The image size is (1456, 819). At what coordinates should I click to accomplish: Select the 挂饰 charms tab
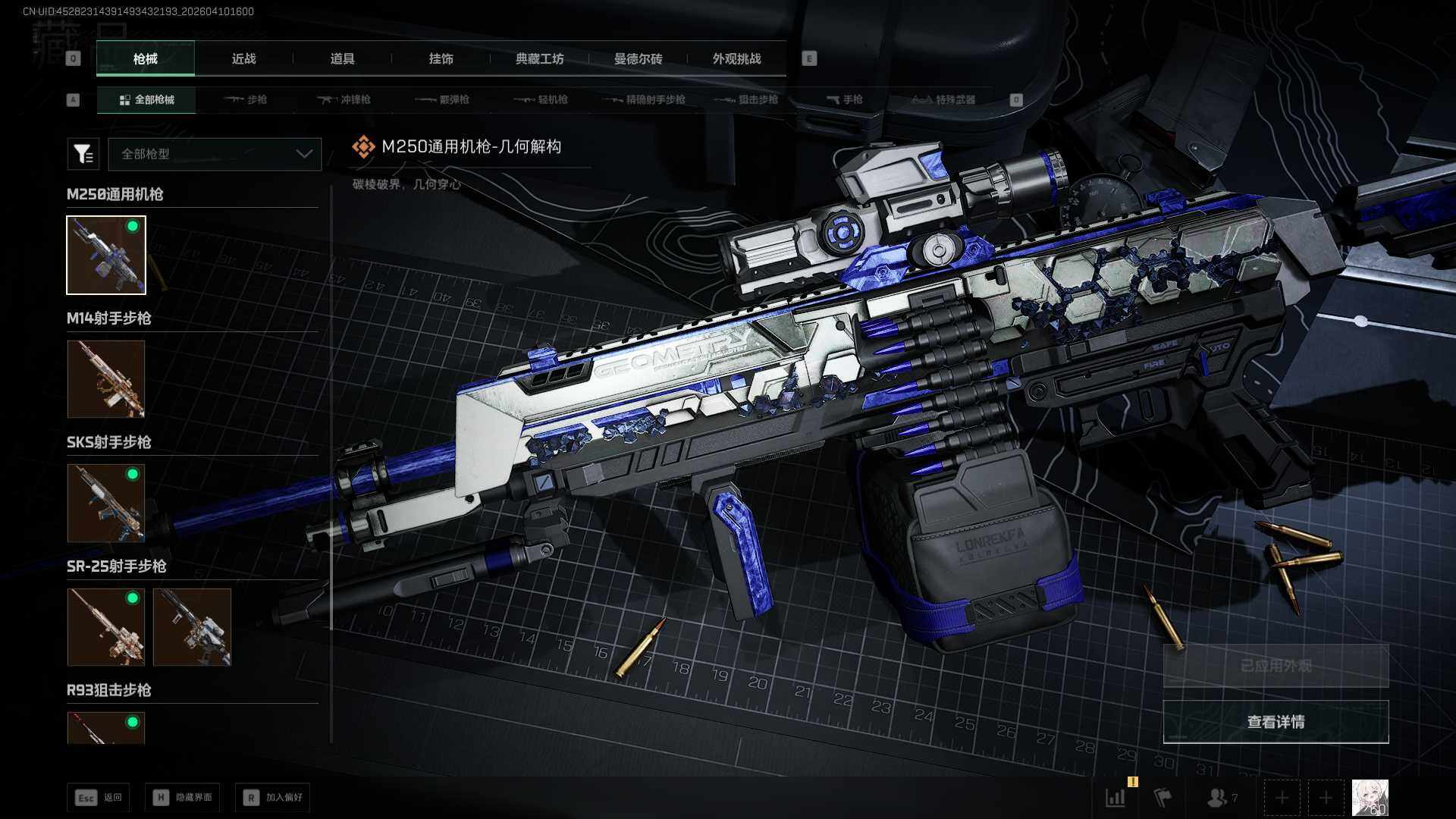coord(441,59)
